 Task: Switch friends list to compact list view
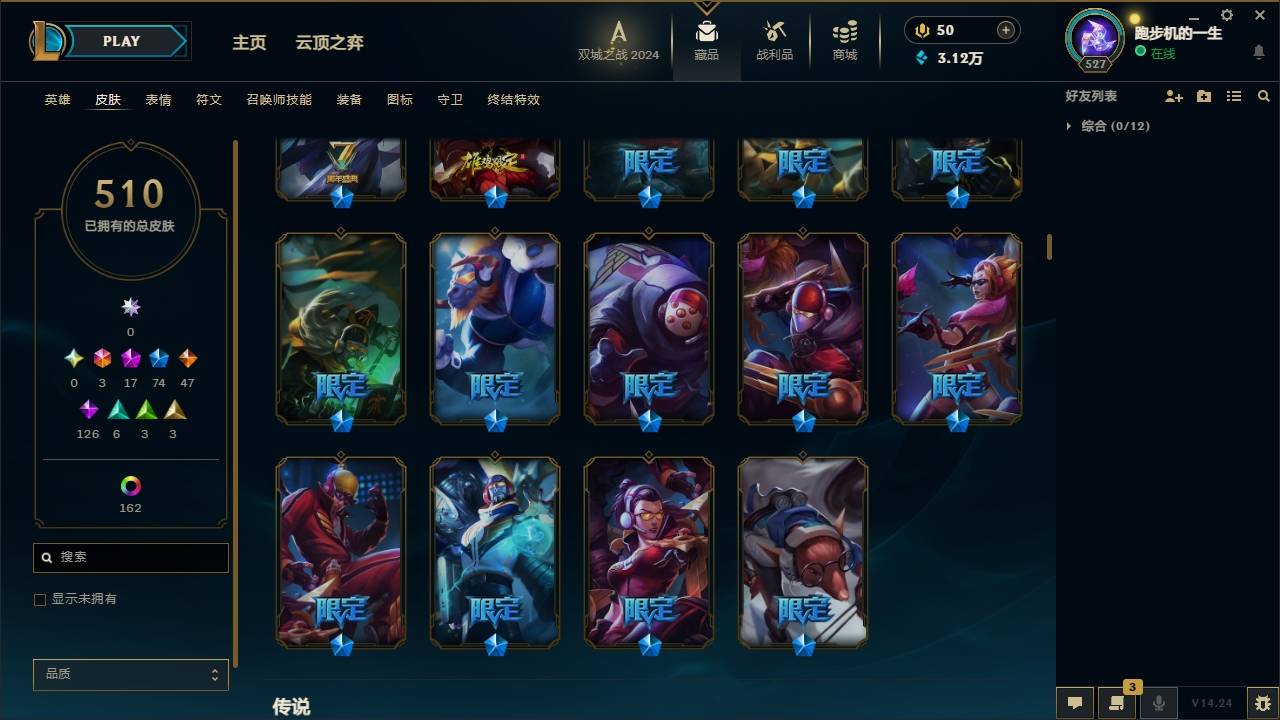tap(1234, 96)
